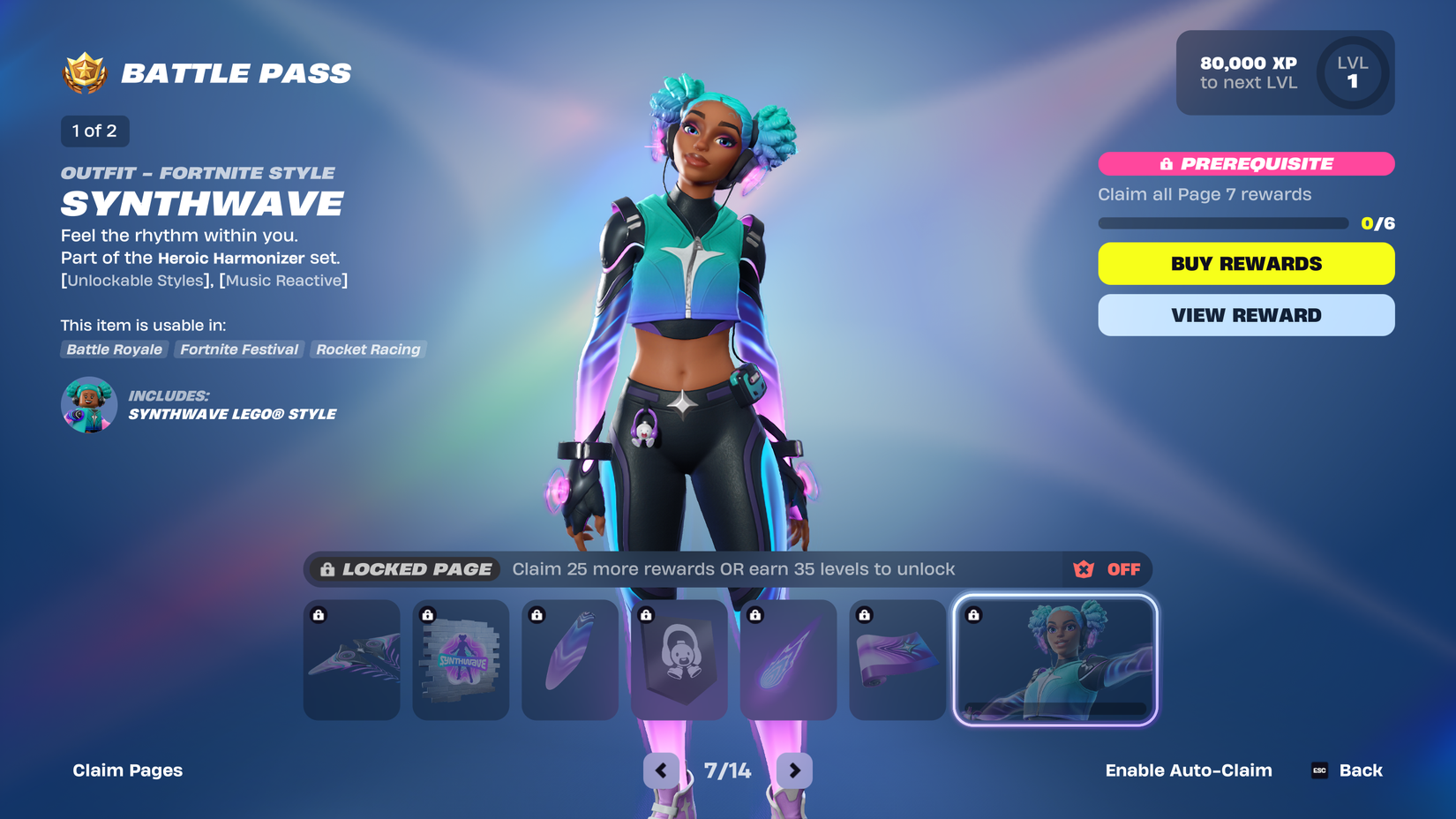Select the locked glider reward icon
This screenshot has width=1456, height=819.
351,659
